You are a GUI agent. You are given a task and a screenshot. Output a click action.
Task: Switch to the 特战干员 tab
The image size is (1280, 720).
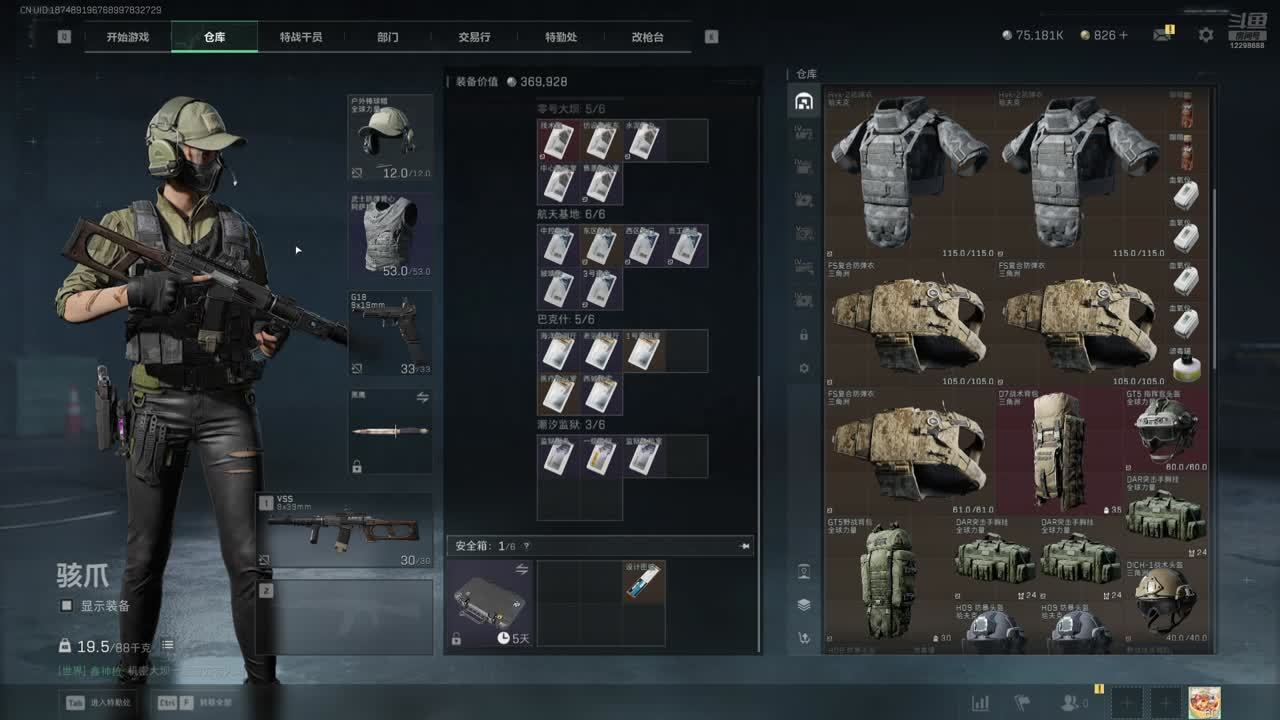click(x=301, y=37)
